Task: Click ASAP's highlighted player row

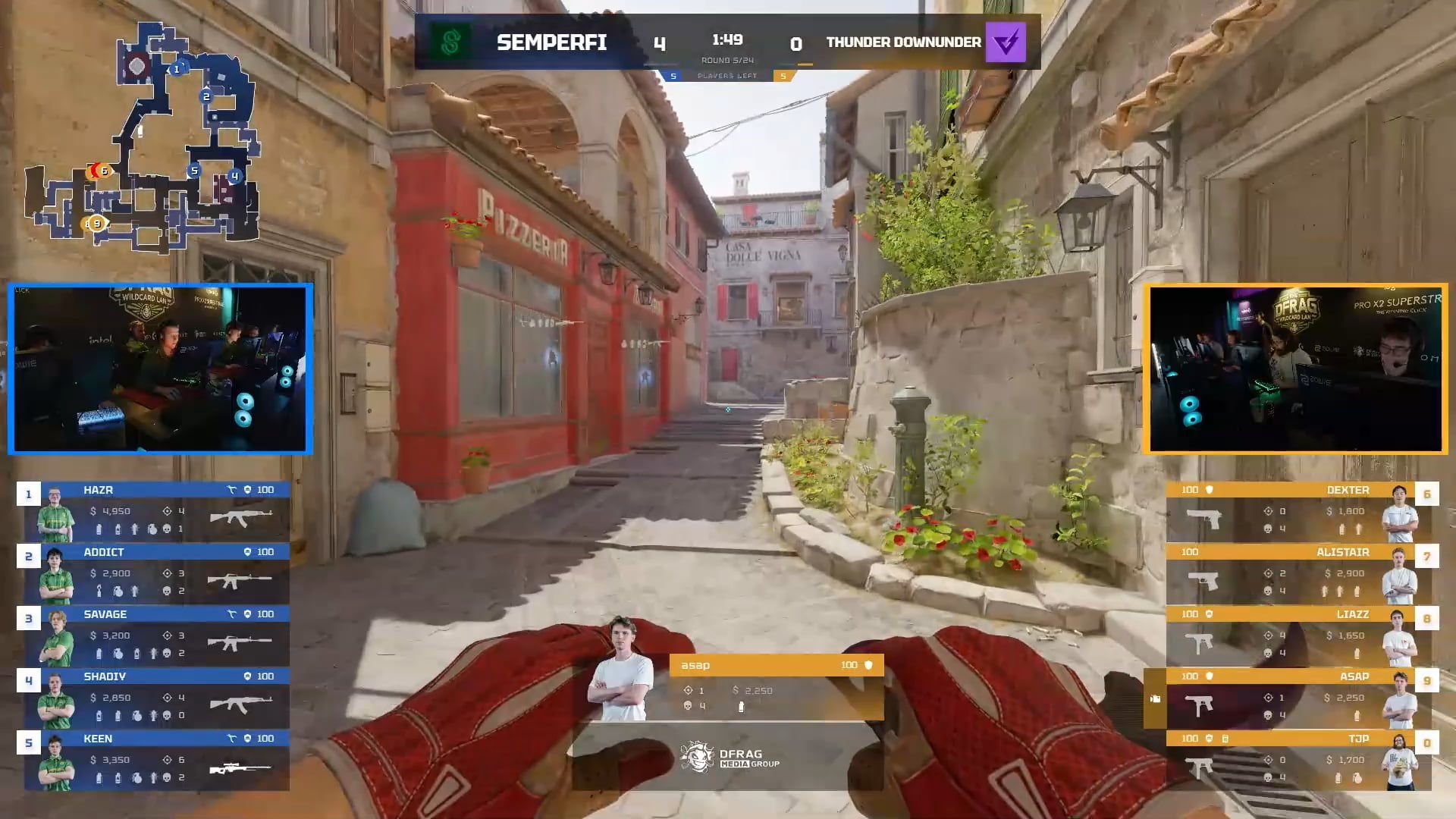Action: coord(1298,698)
